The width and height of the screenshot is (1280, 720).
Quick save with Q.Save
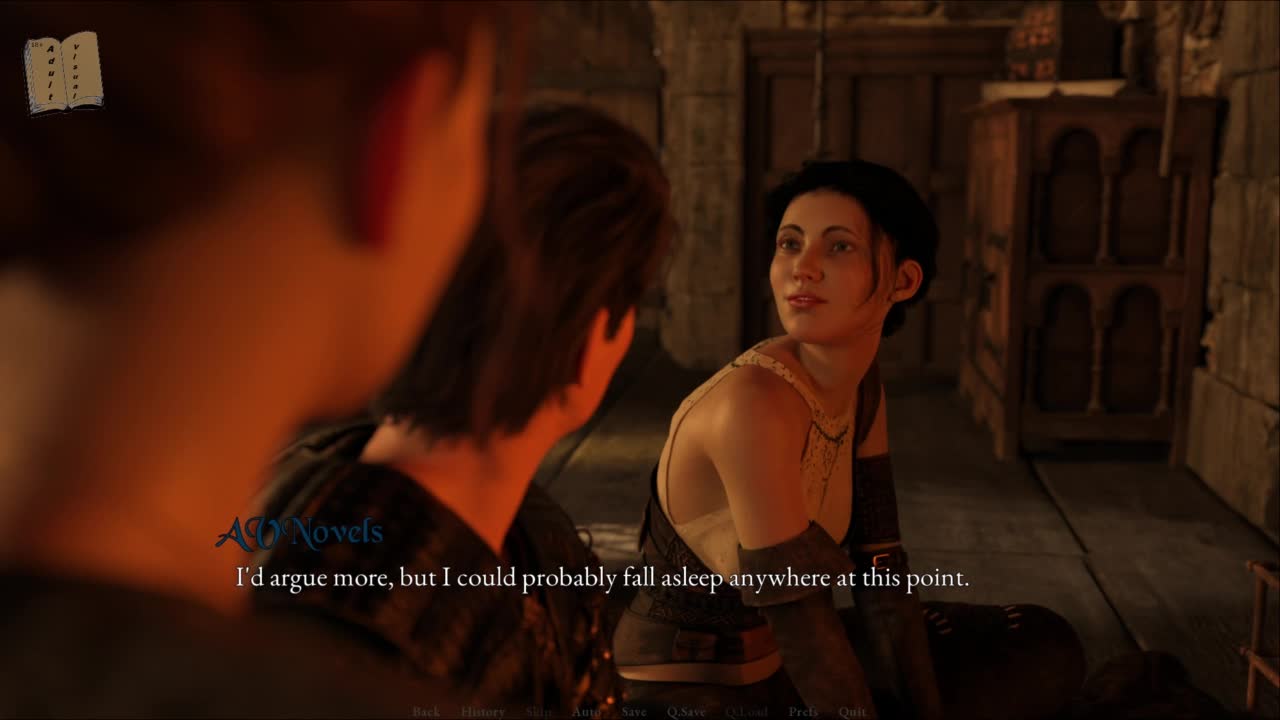tap(686, 712)
